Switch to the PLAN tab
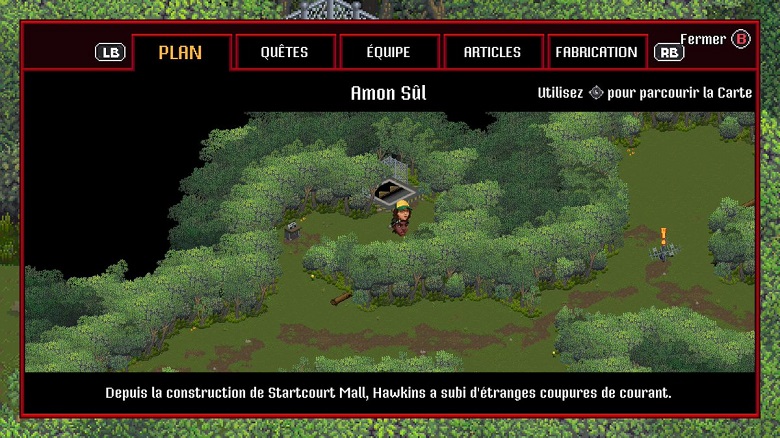 click(x=181, y=52)
